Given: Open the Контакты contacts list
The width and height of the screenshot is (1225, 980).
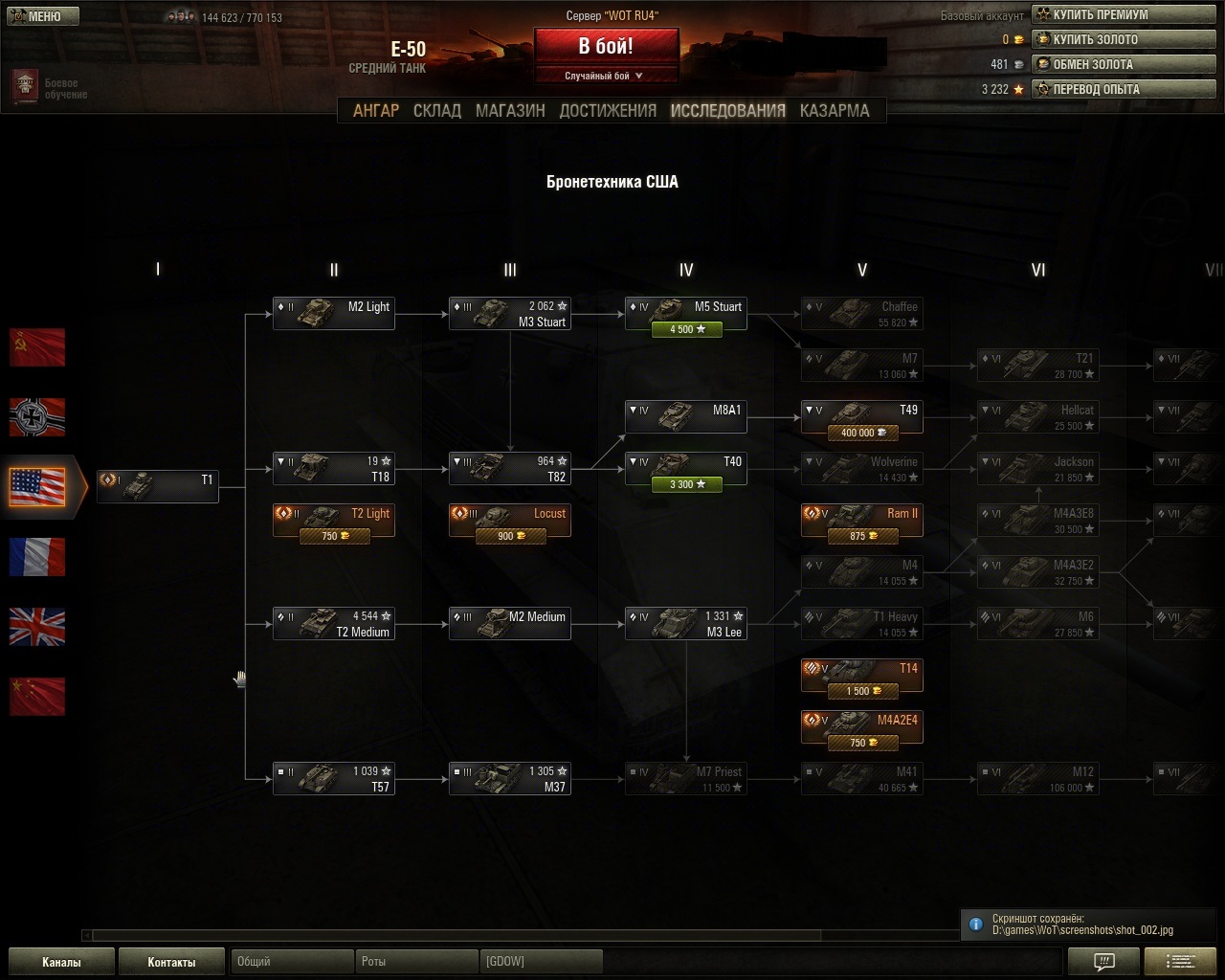Looking at the screenshot, I should tap(171, 962).
